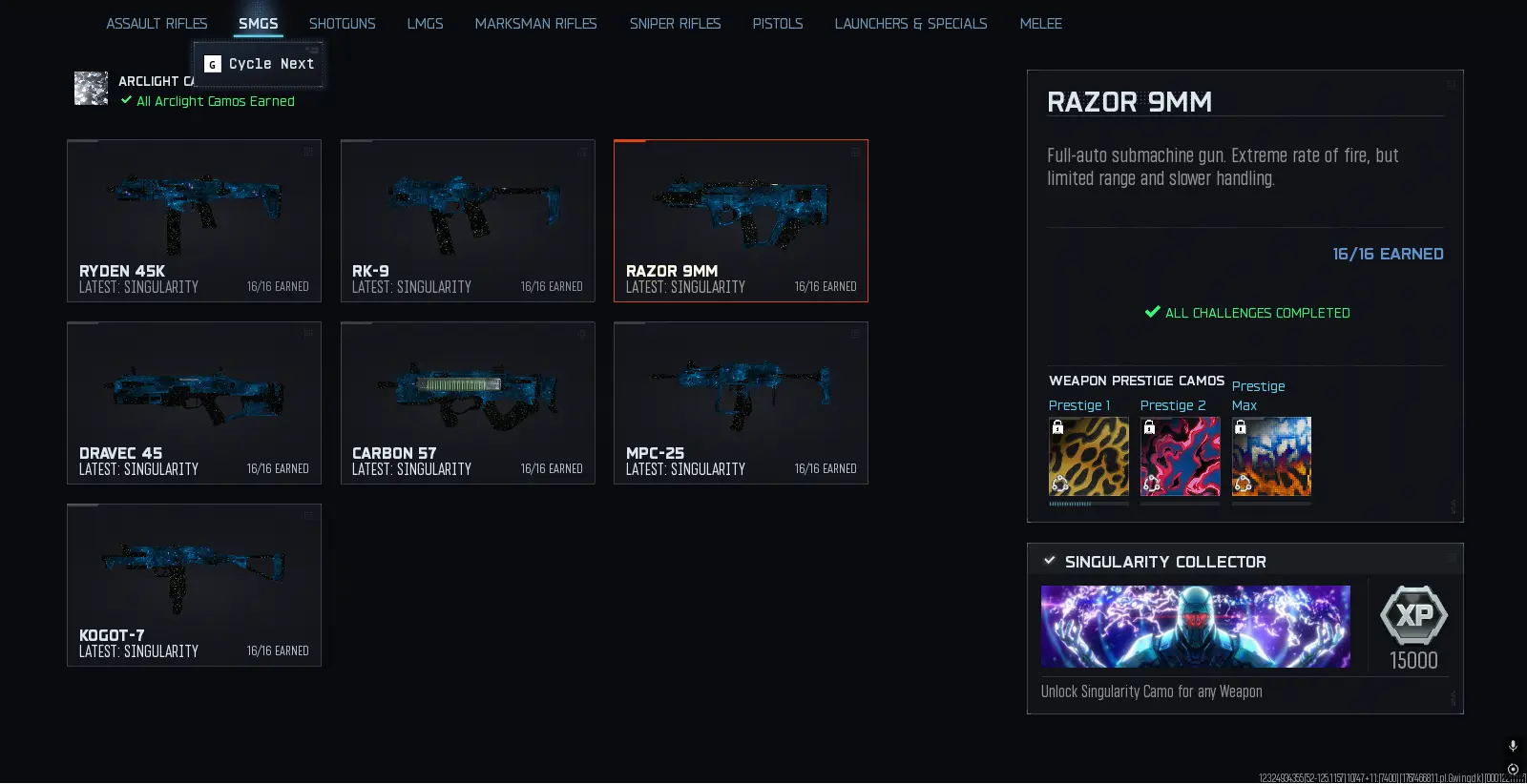Click the camo grid icon on KOGOT-7 card
The height and width of the screenshot is (784, 1527).
[307, 515]
